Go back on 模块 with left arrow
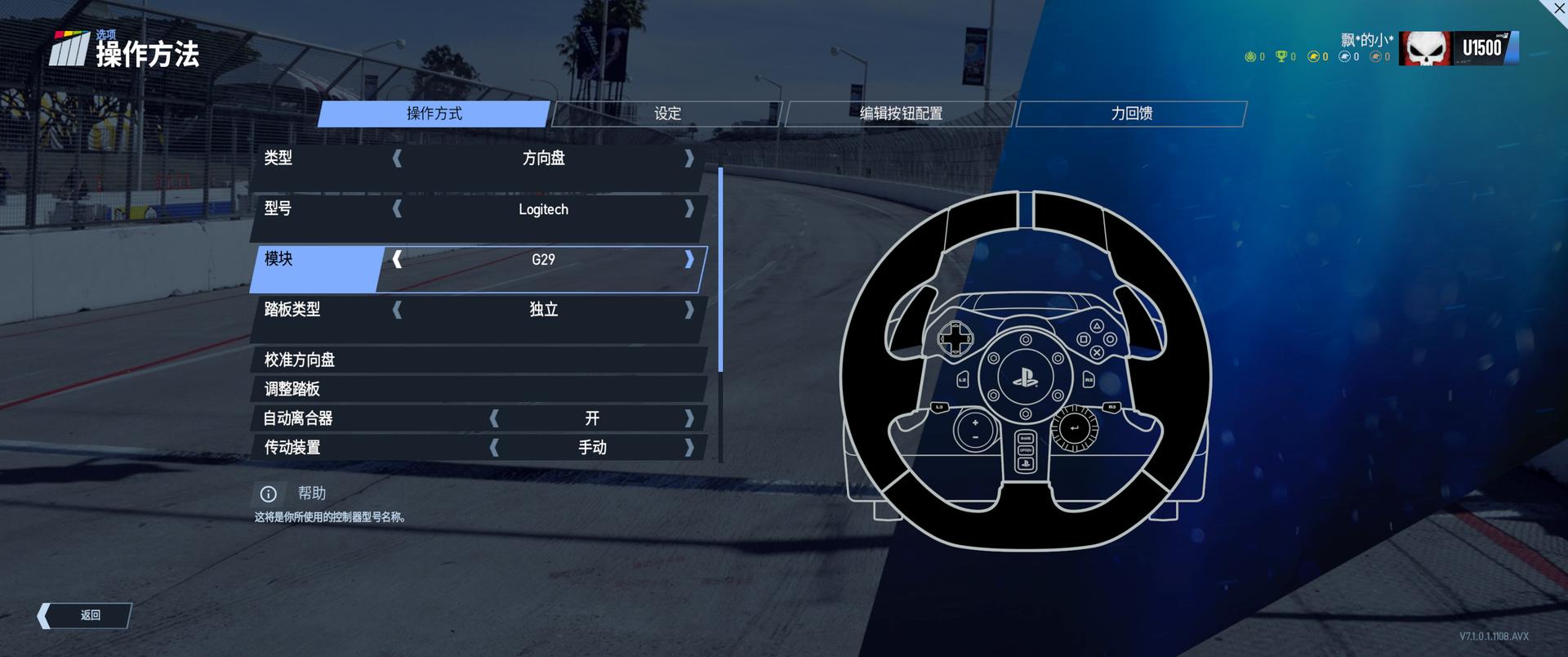The height and width of the screenshot is (657, 1568). 398,259
